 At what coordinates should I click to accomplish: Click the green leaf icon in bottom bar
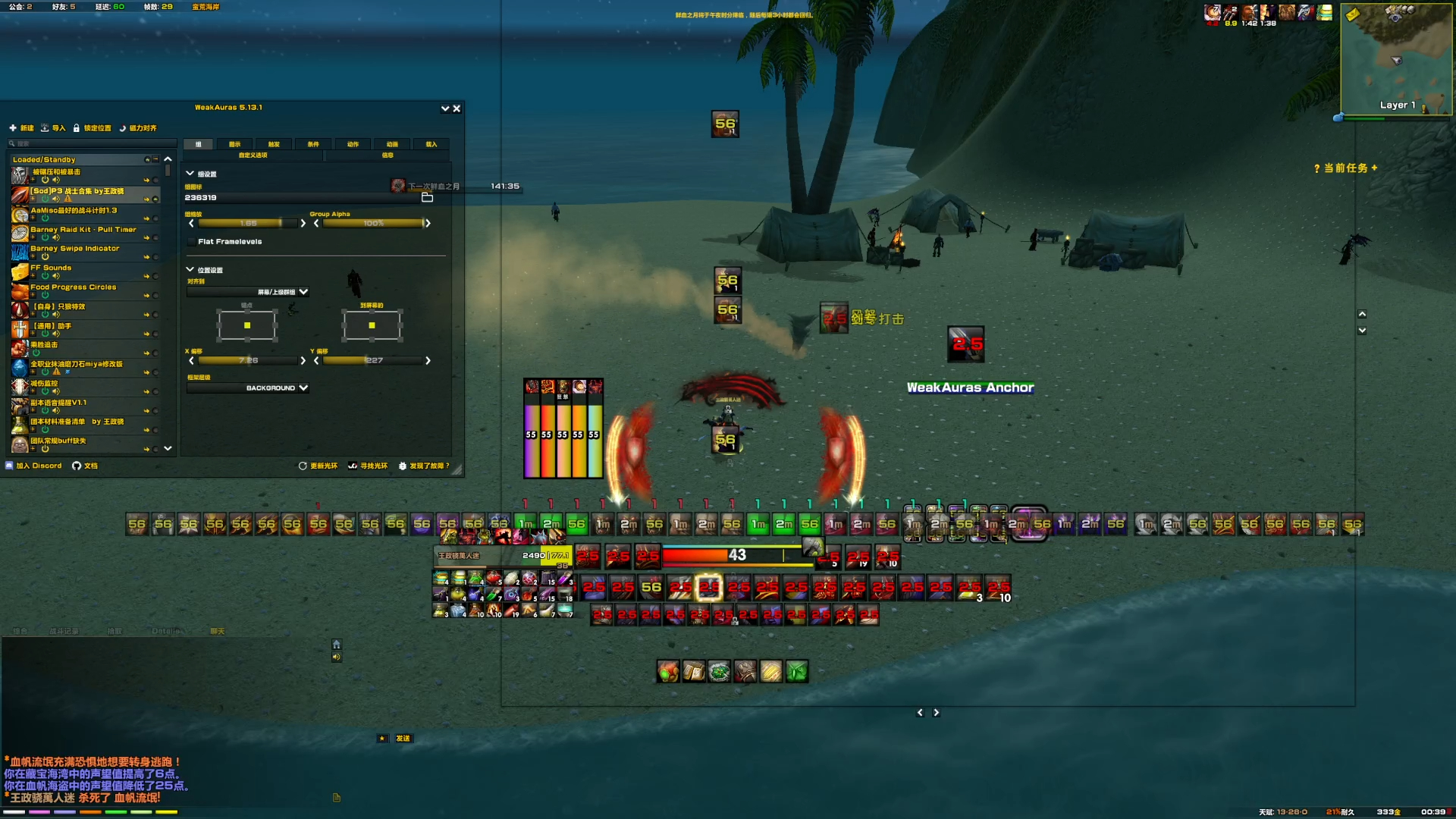tap(796, 672)
